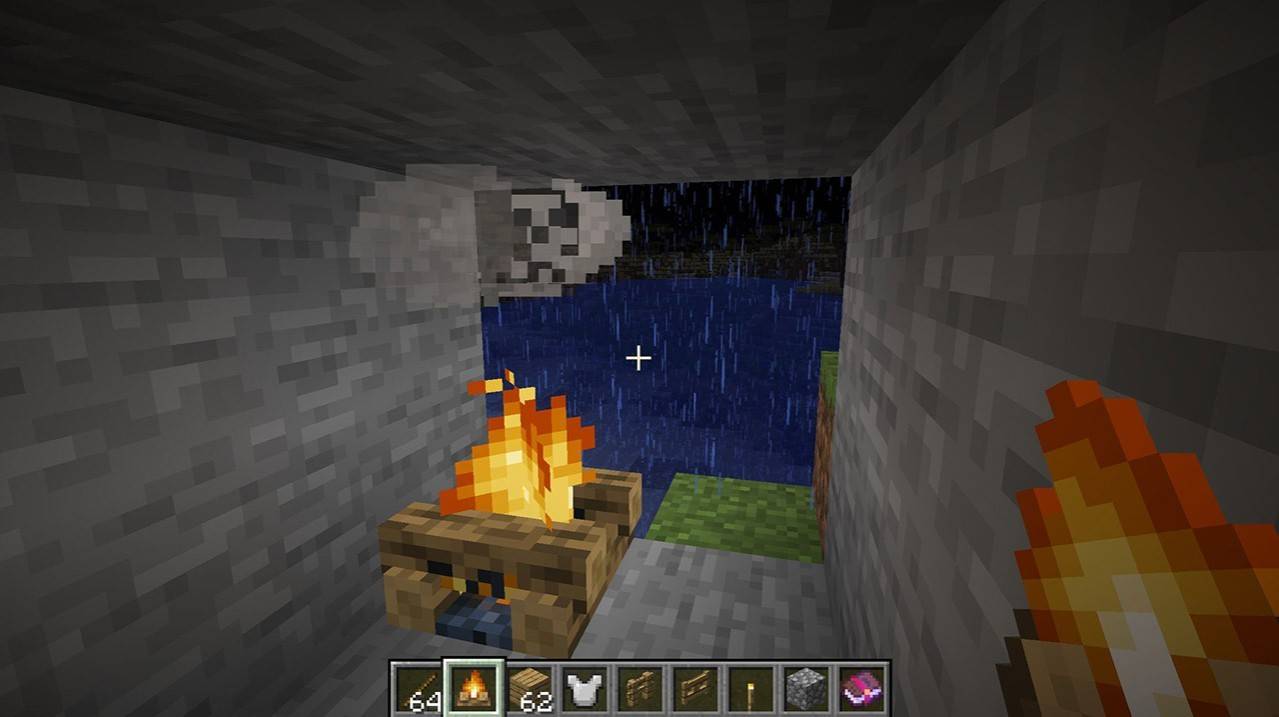Choose the torch hotbar slot
This screenshot has height=717, width=1279.
(751, 689)
